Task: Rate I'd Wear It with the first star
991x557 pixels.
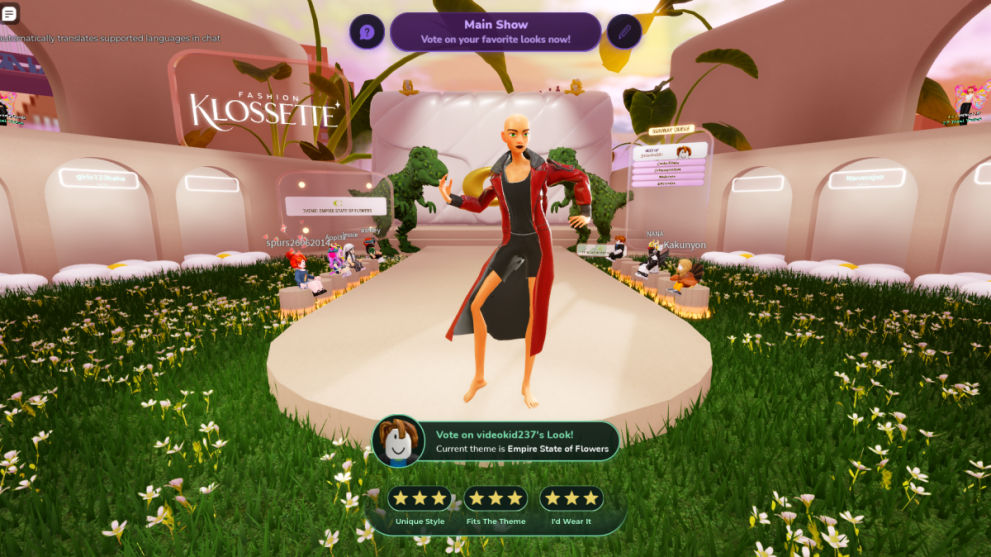Action: coord(552,497)
